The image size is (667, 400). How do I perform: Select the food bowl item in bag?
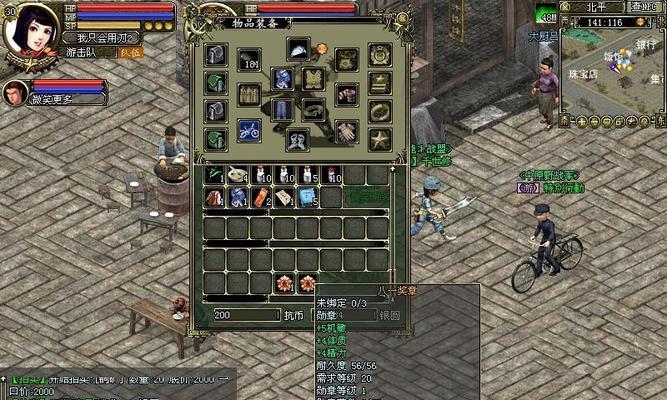pos(237,176)
